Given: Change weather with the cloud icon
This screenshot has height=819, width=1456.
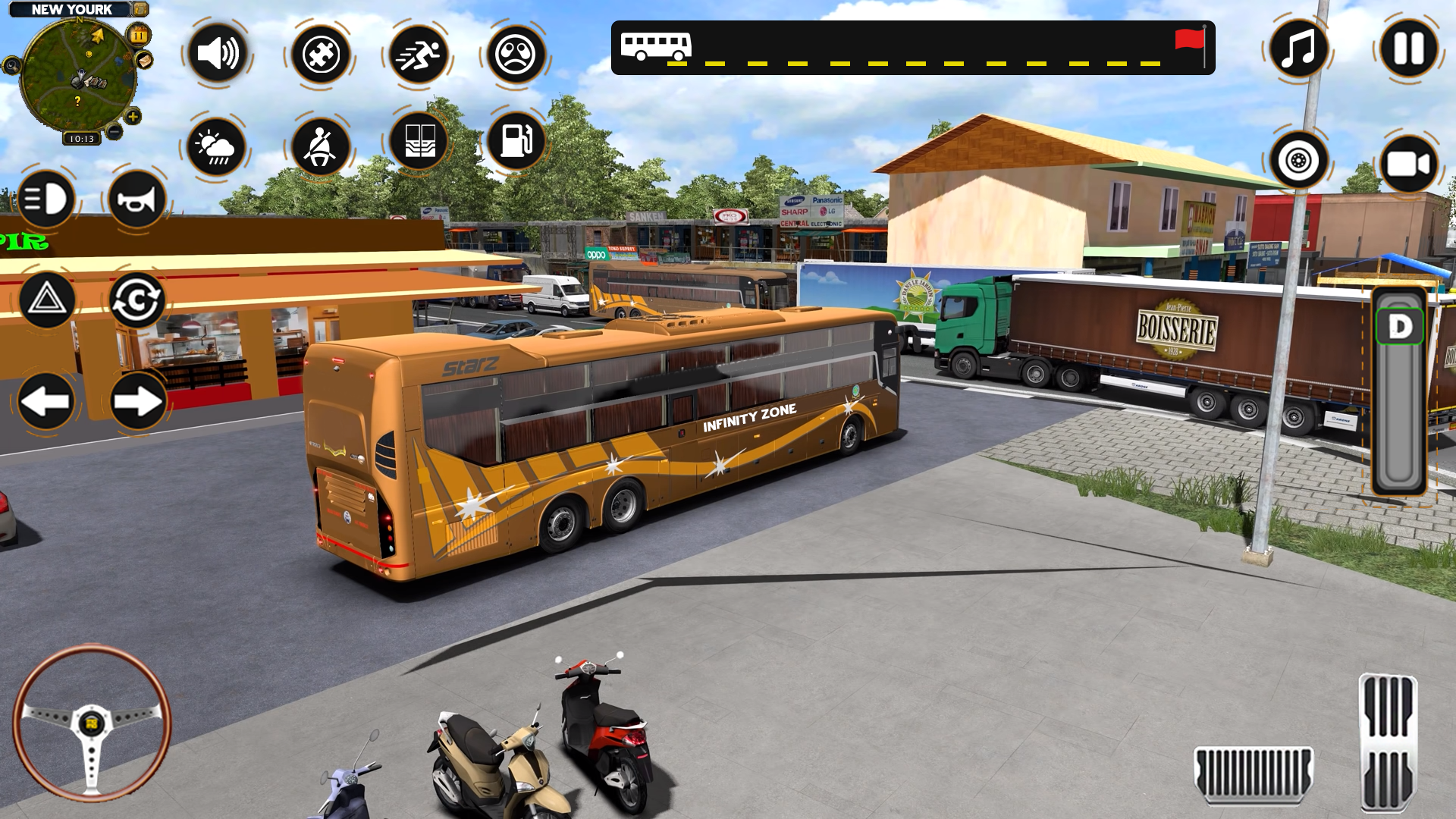Looking at the screenshot, I should pos(216,146).
